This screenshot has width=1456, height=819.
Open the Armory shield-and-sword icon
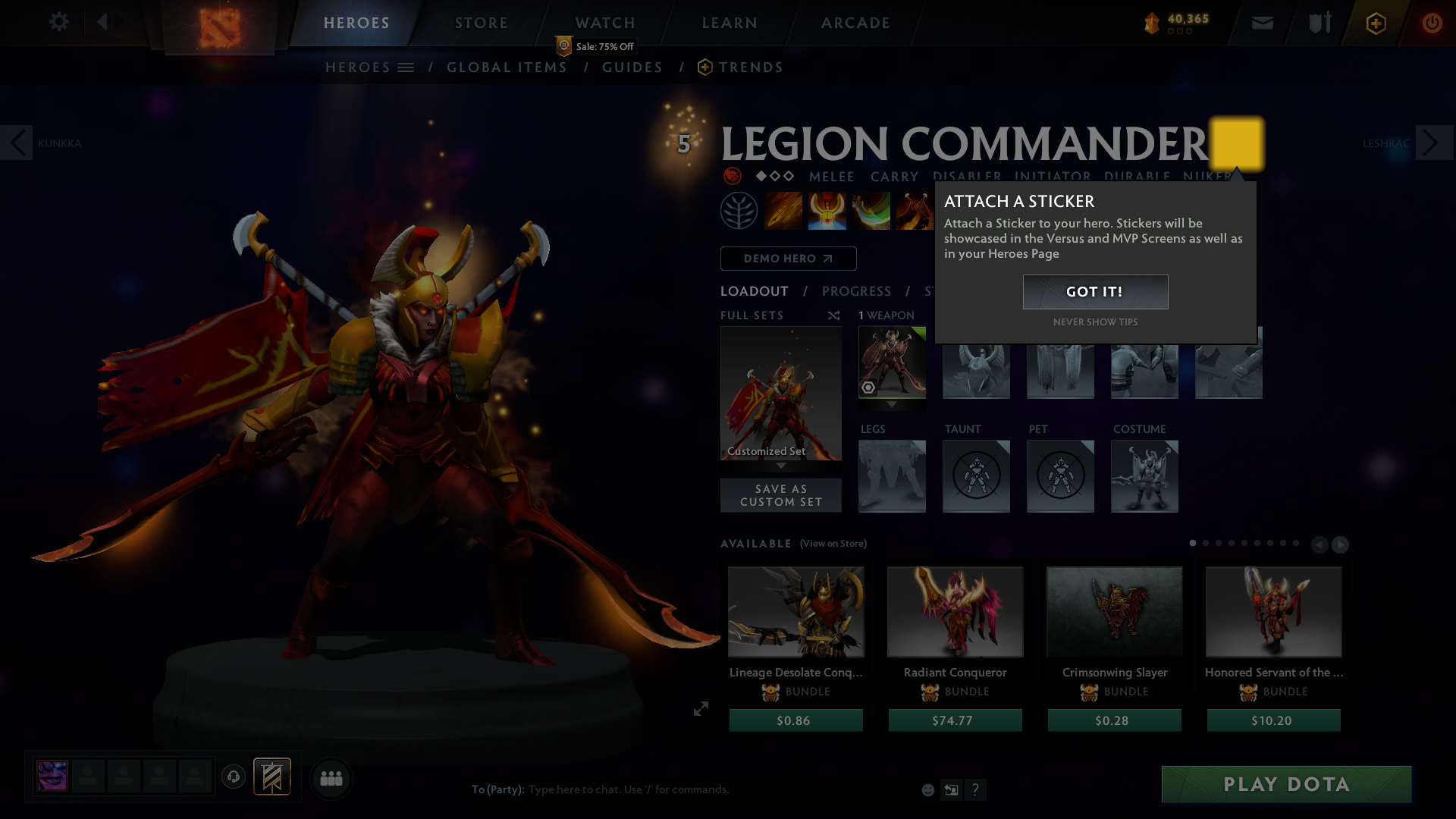[x=1319, y=23]
